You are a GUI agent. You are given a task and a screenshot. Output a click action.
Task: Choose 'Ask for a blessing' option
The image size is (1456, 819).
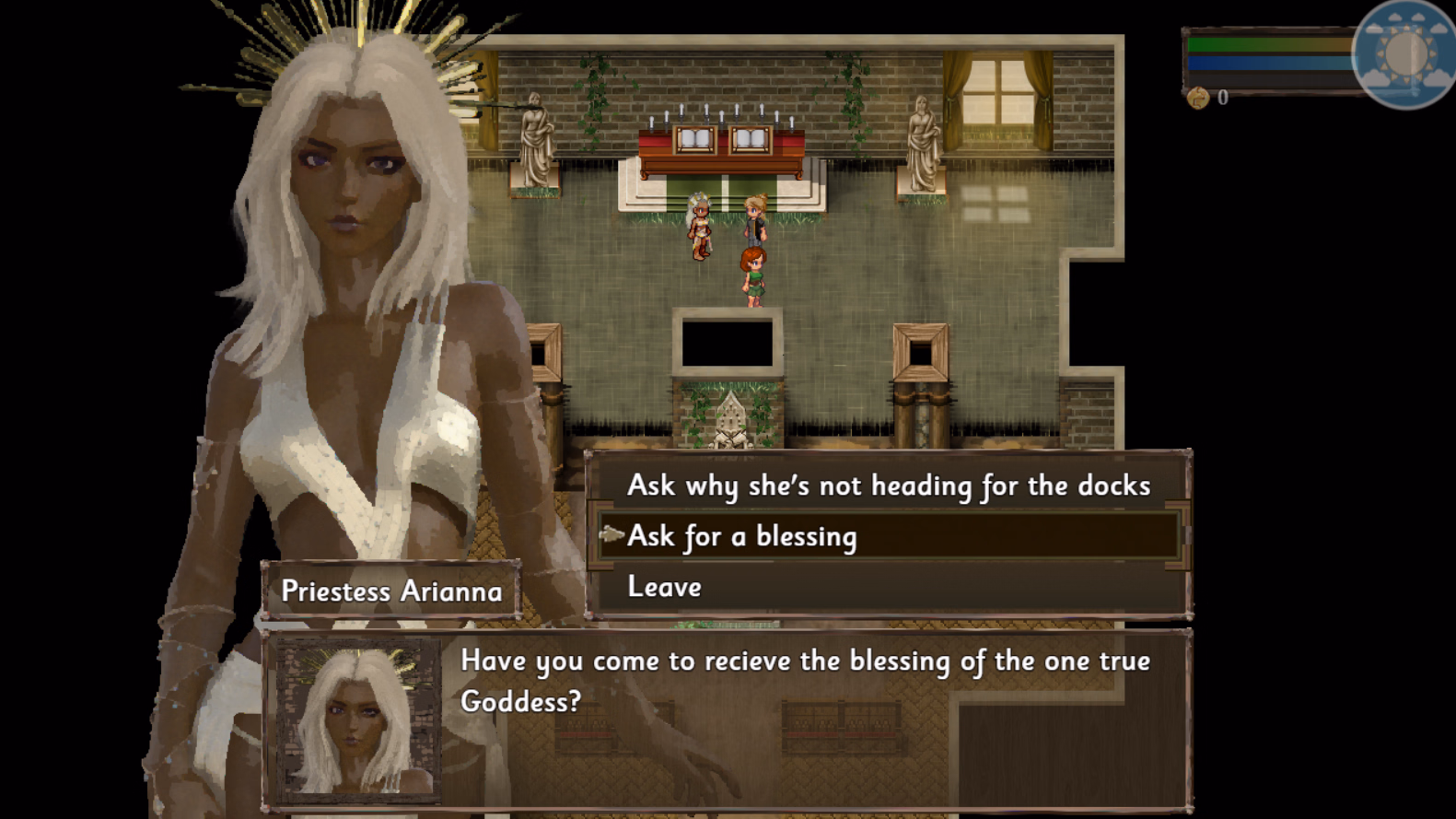tap(741, 536)
